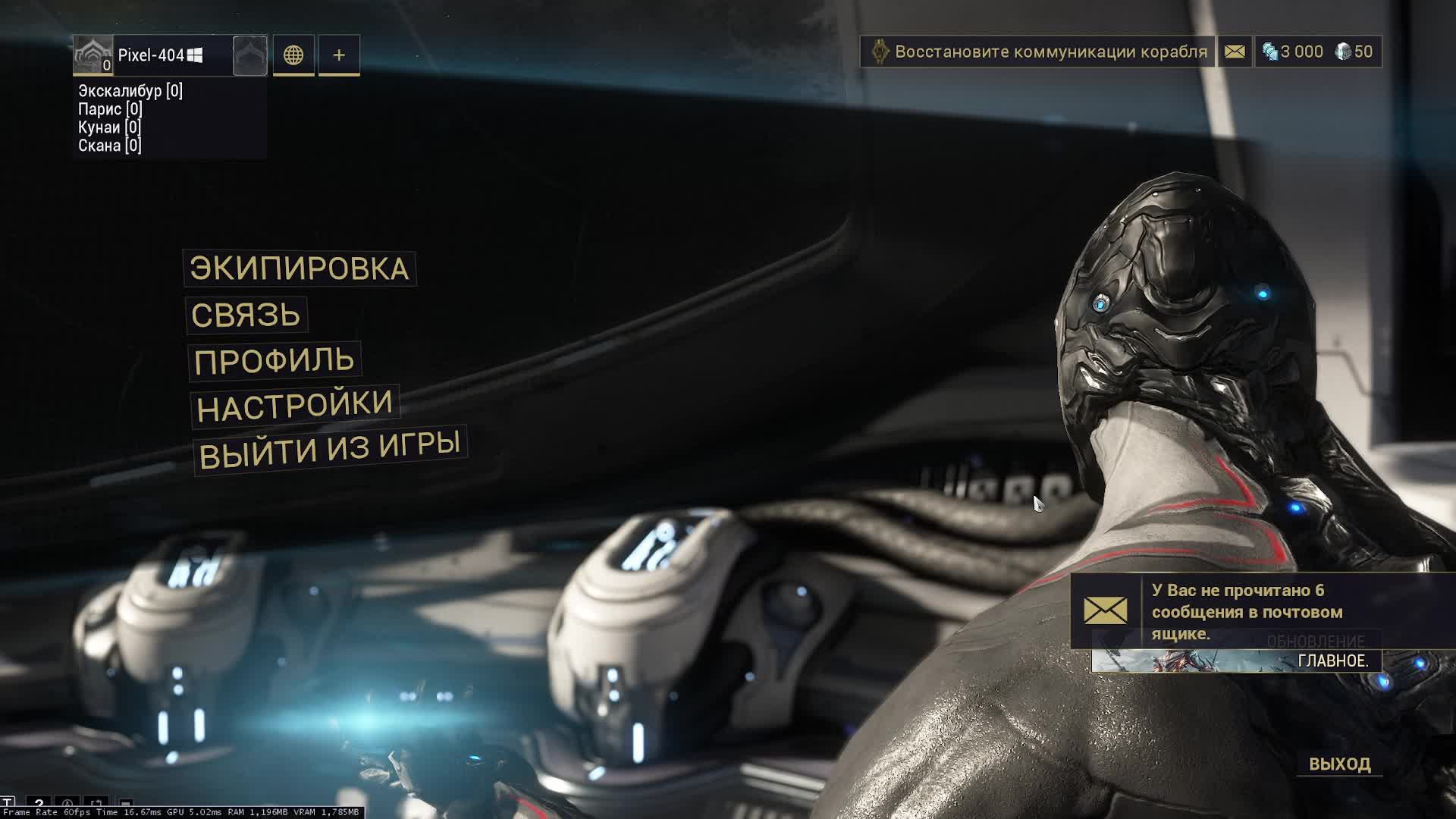
Task: Open the ПРОФИЛЬ menu entry
Action: pos(274,361)
